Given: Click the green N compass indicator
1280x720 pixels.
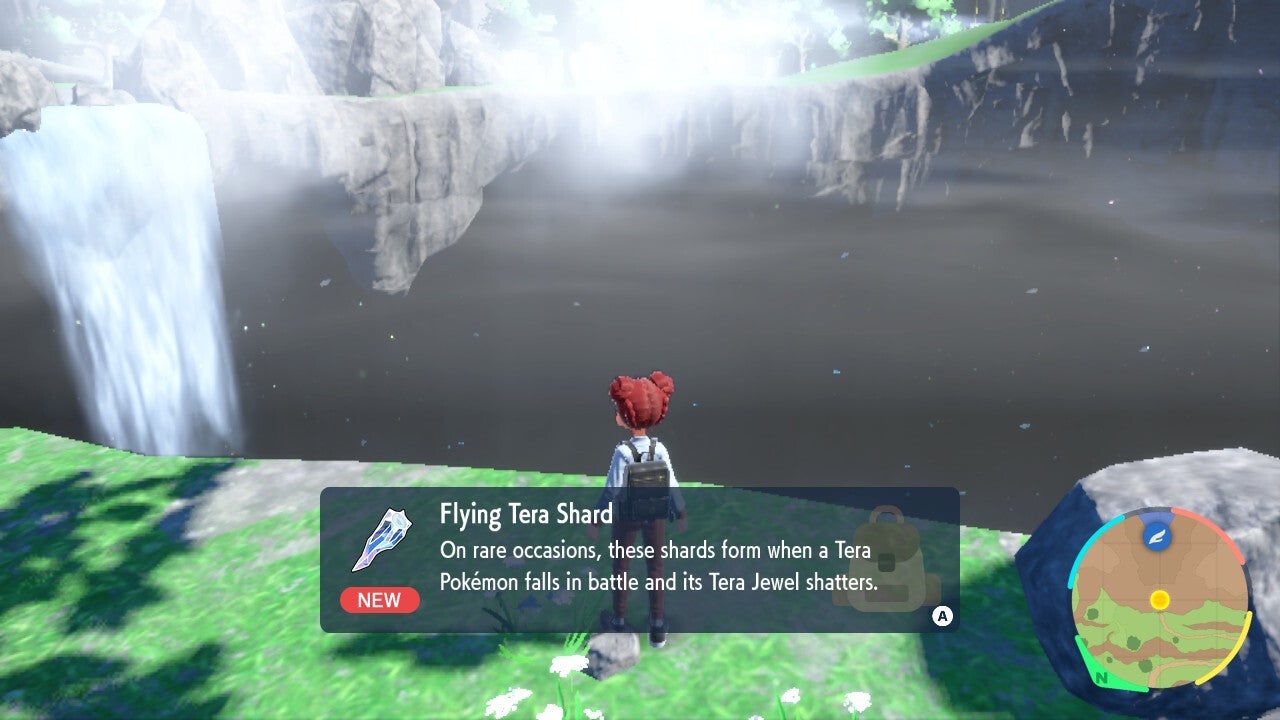Looking at the screenshot, I should 1101,676.
